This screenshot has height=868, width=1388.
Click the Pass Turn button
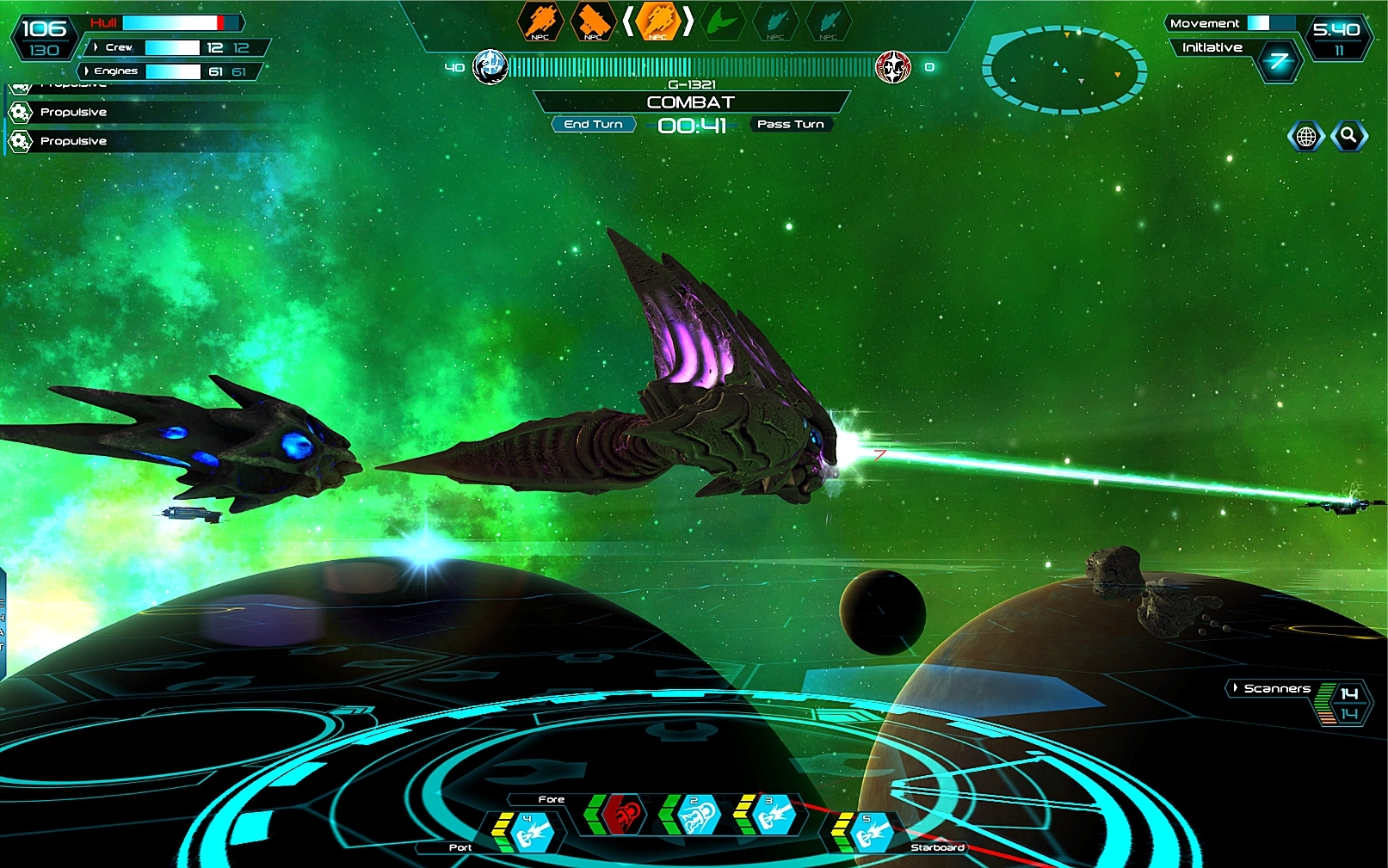pos(790,125)
